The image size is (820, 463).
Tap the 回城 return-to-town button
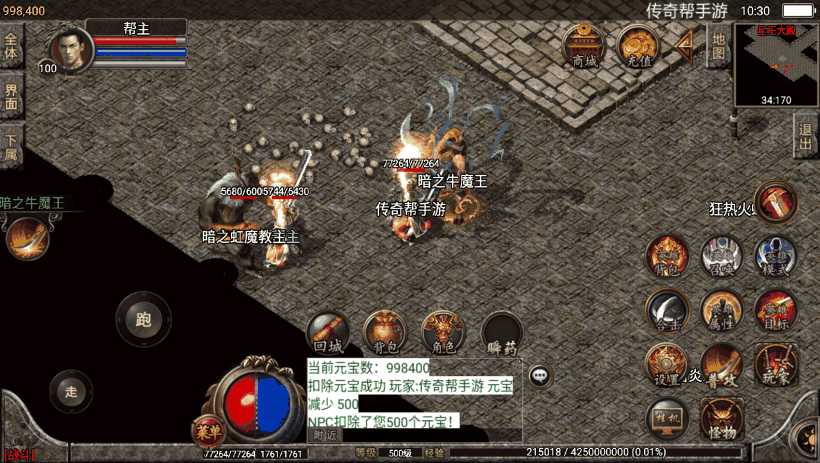(x=327, y=334)
